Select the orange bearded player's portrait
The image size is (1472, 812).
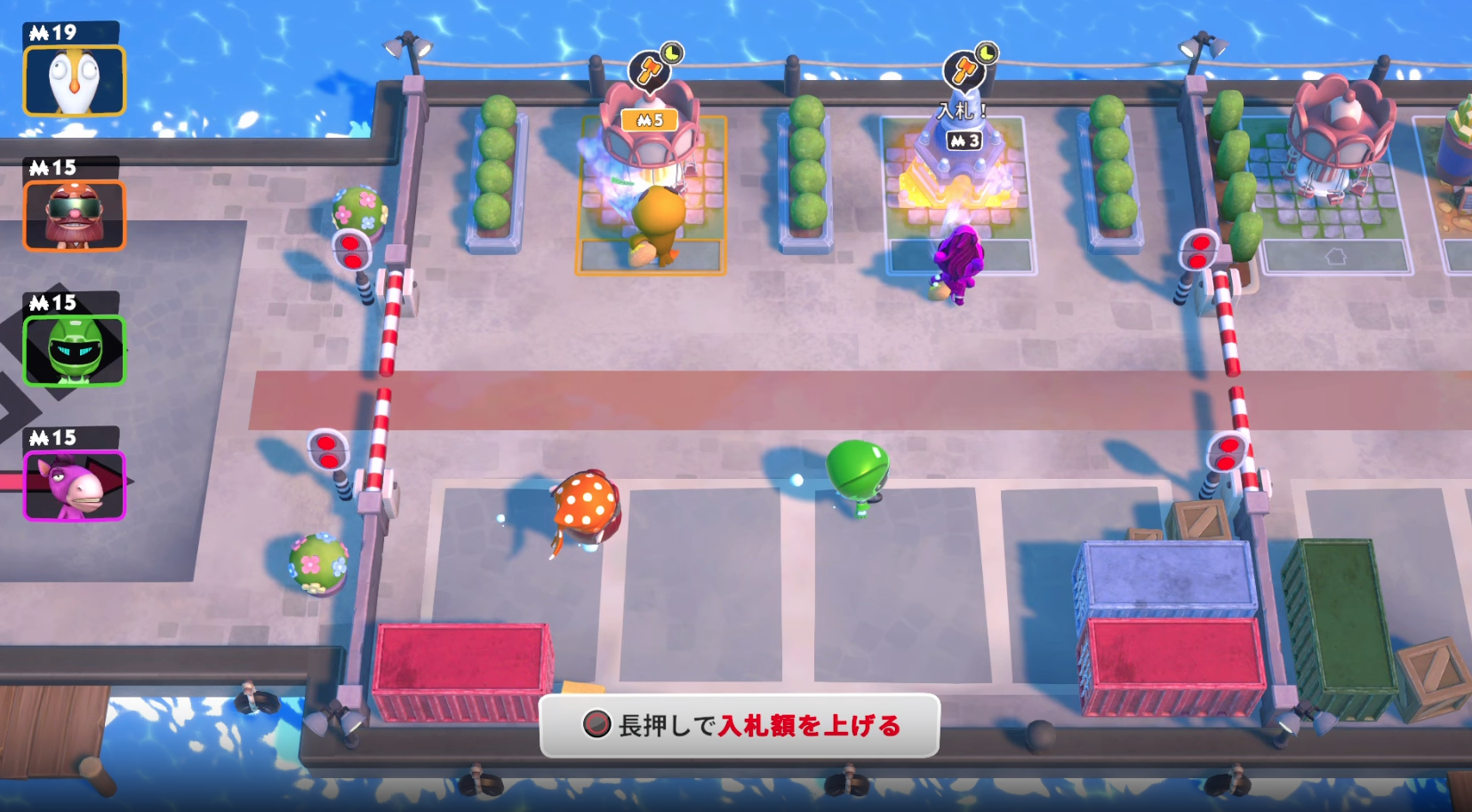(76, 213)
